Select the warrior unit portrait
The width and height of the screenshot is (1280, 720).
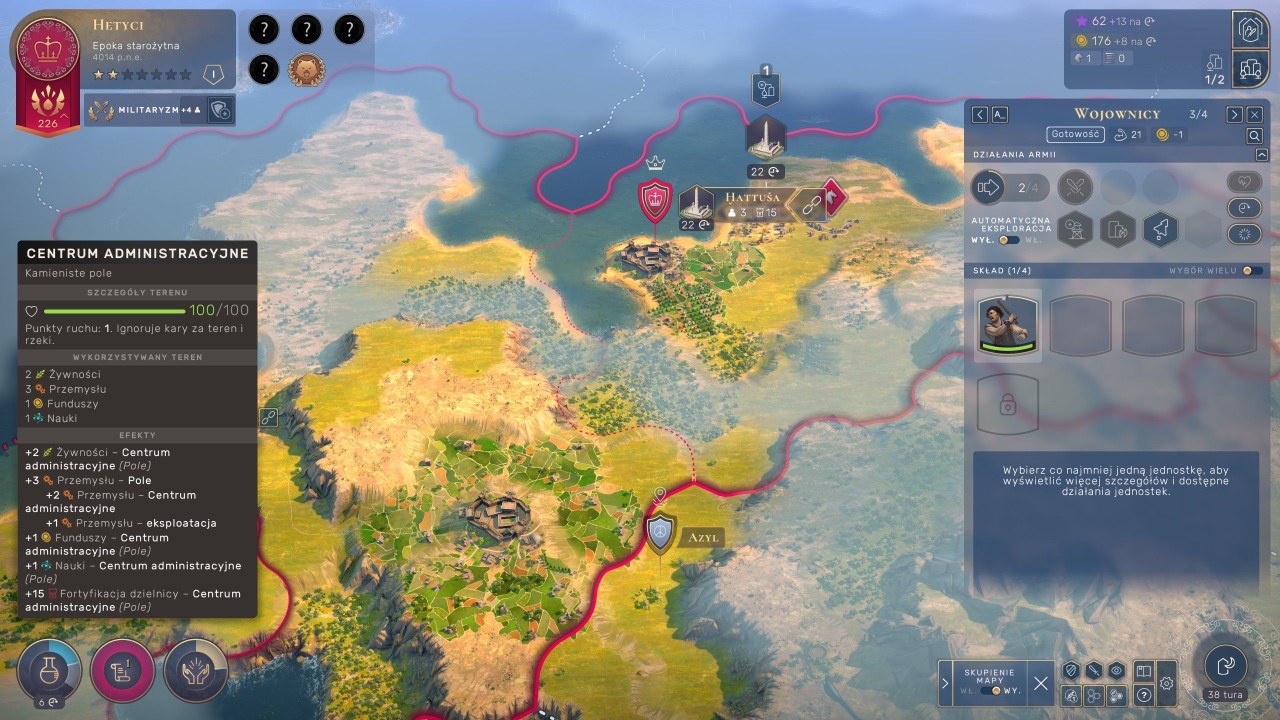1008,325
